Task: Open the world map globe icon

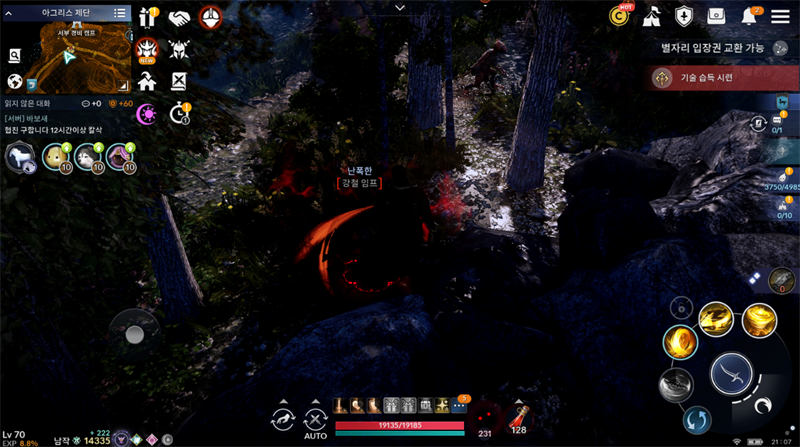Action: tap(15, 81)
